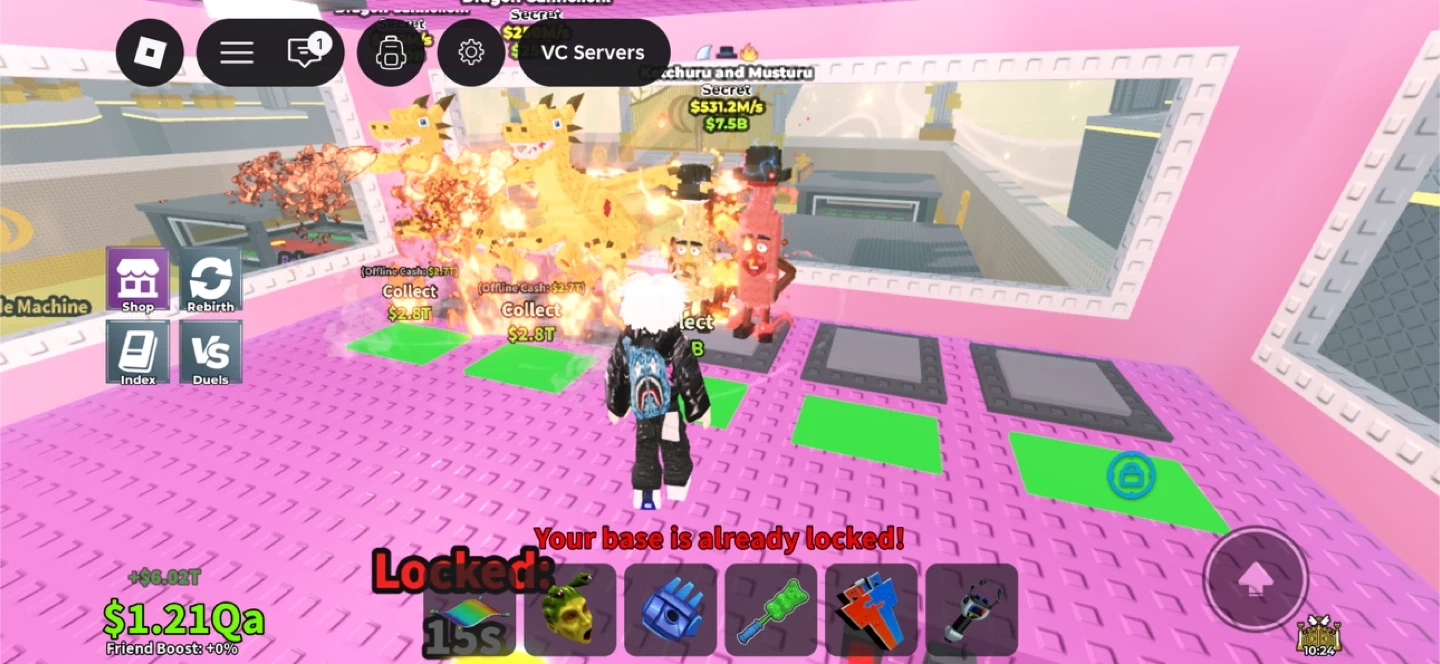
Task: Open the Roblox logo menu
Action: [x=150, y=52]
